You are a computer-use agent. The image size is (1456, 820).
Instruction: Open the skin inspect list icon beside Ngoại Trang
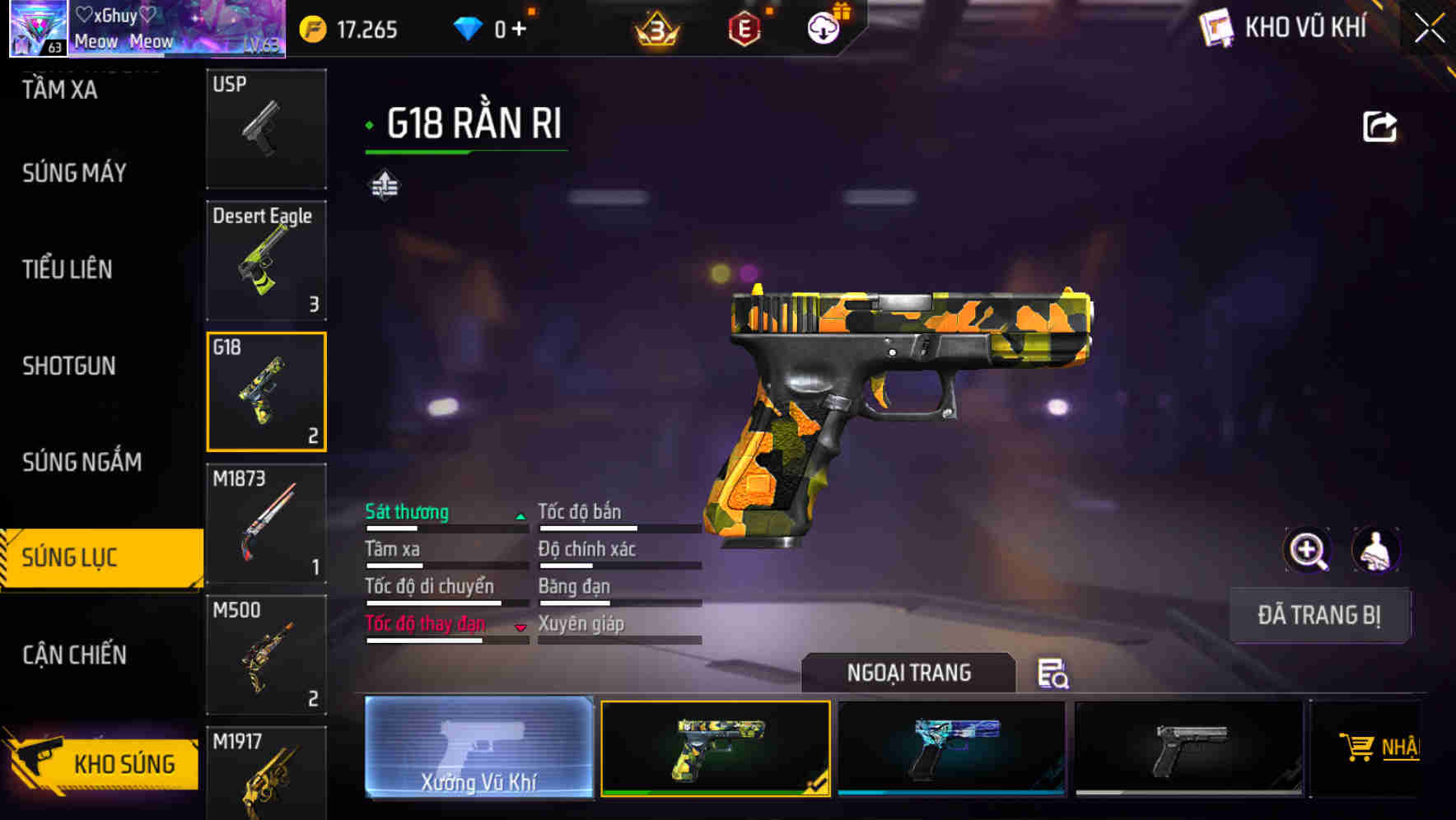point(1053,673)
